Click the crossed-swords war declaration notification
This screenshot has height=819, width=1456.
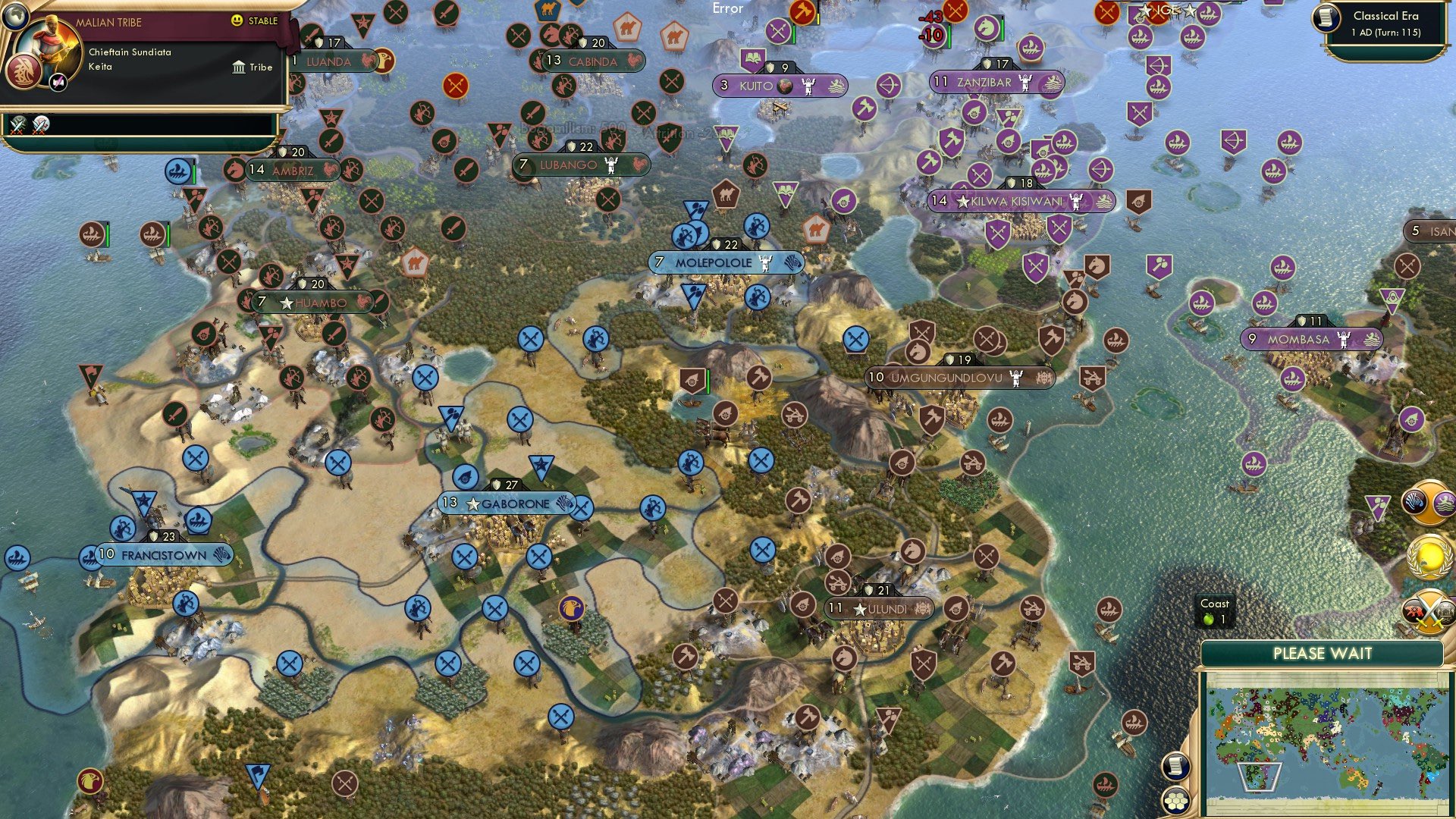point(1429,611)
